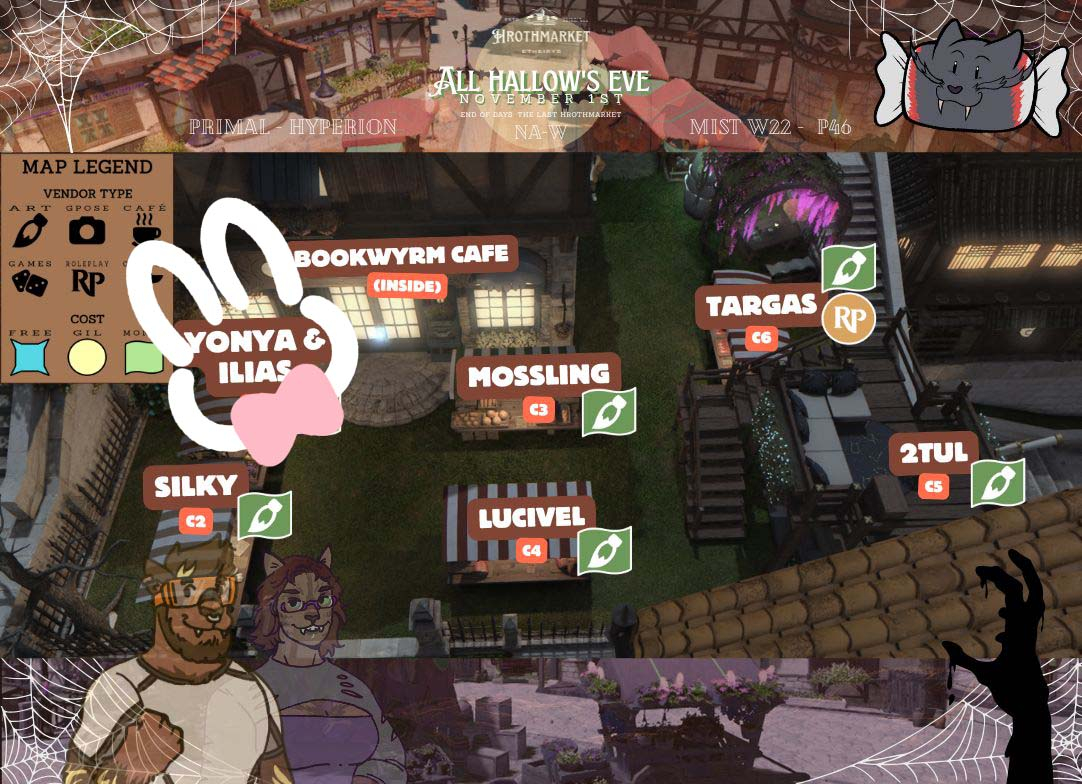The height and width of the screenshot is (784, 1082).
Task: Click the Art pen icon in the legend
Action: click(x=30, y=231)
